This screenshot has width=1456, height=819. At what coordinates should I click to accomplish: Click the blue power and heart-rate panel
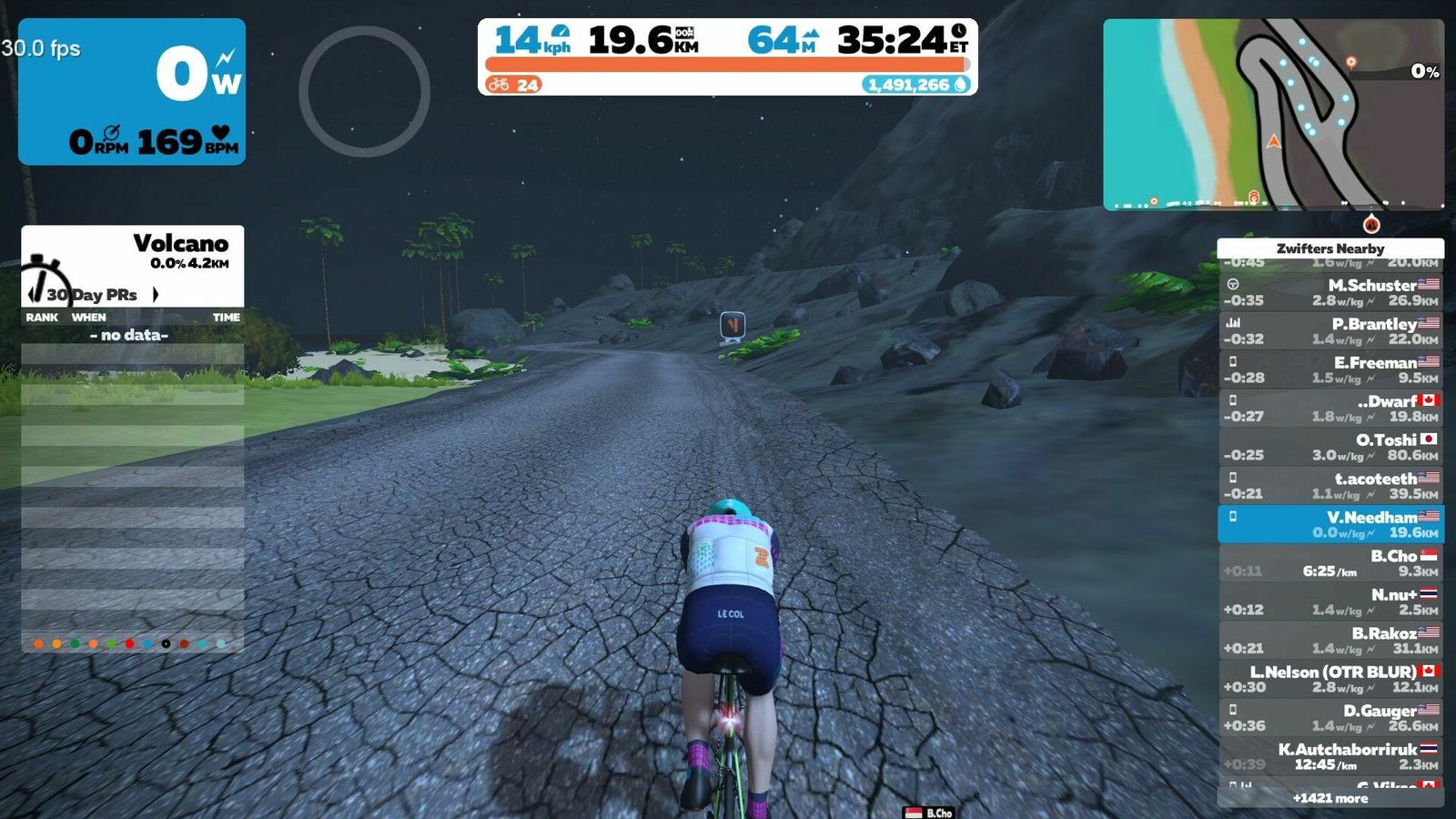132,91
